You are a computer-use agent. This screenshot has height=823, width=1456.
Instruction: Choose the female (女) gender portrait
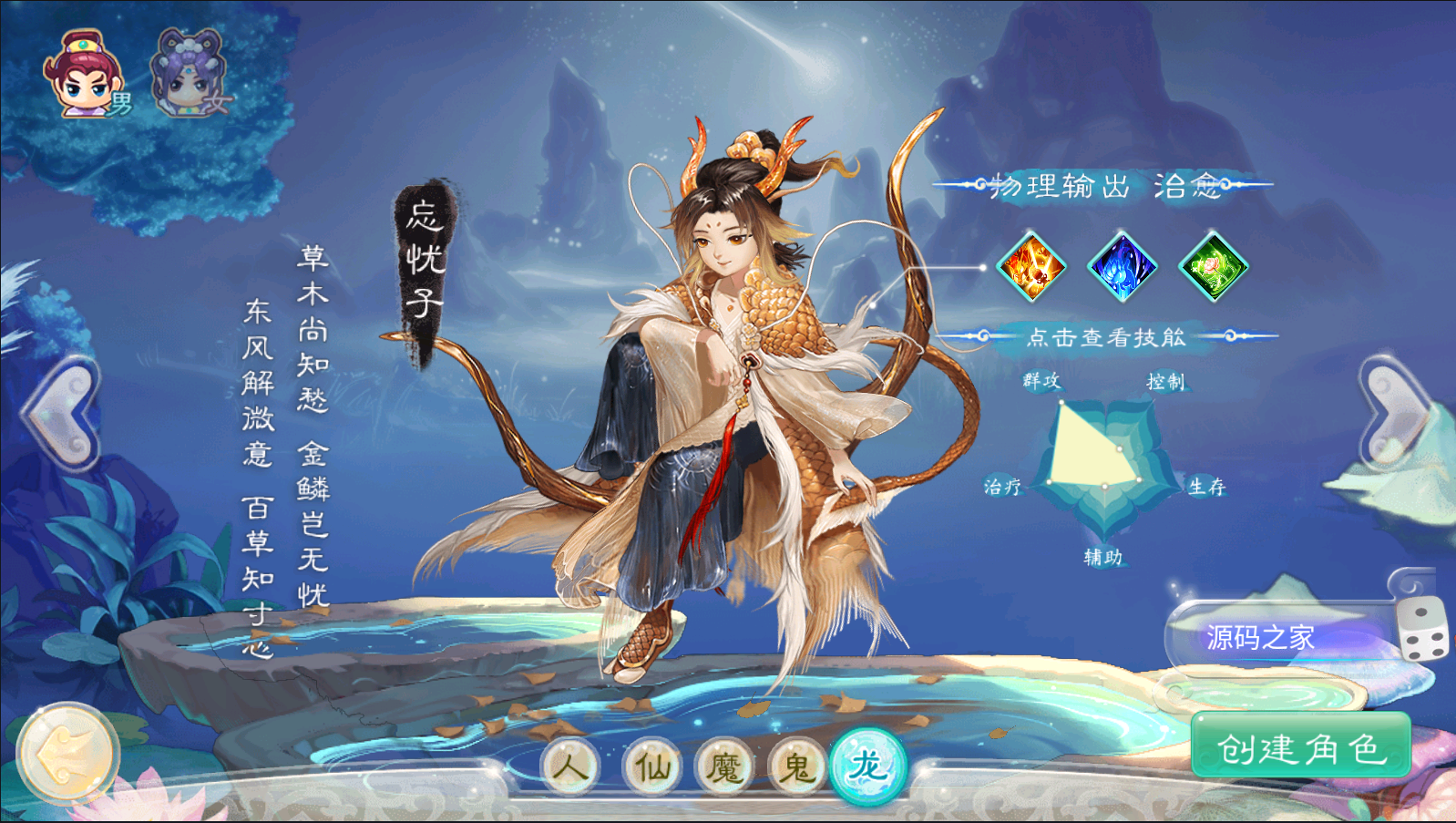[x=190, y=75]
